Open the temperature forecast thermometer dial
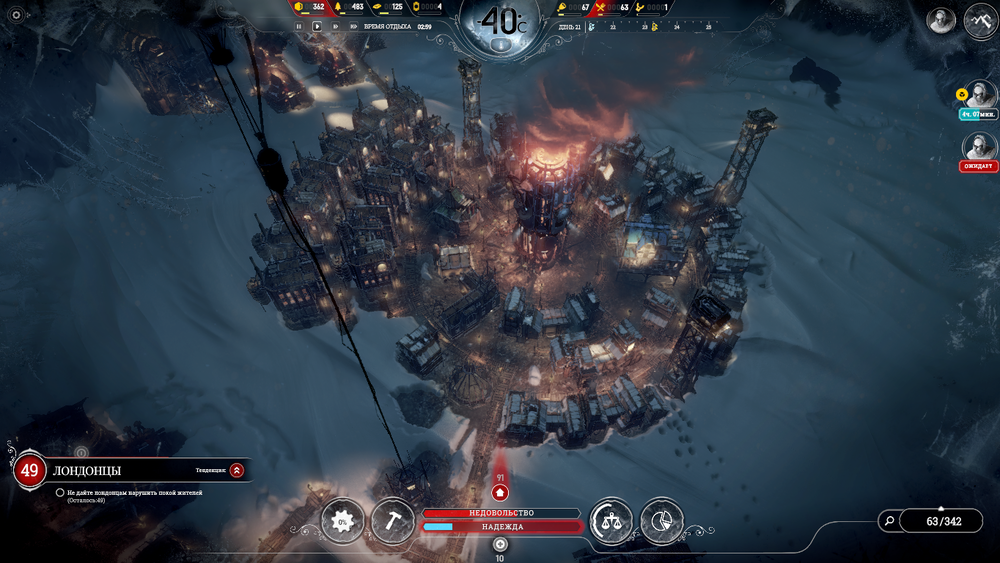Viewport: 1000px width, 563px height. [501, 23]
